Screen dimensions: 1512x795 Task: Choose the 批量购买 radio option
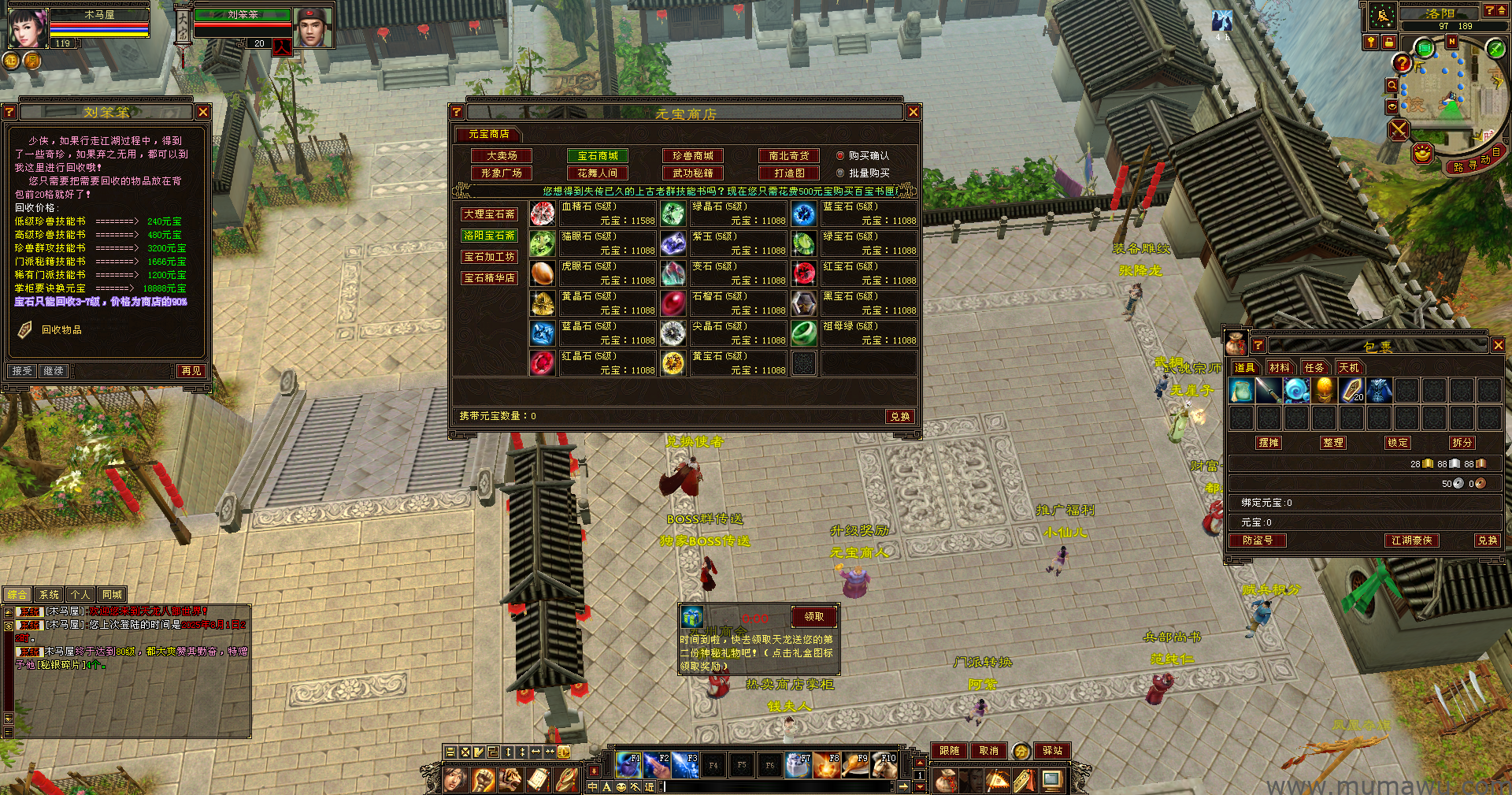click(840, 173)
